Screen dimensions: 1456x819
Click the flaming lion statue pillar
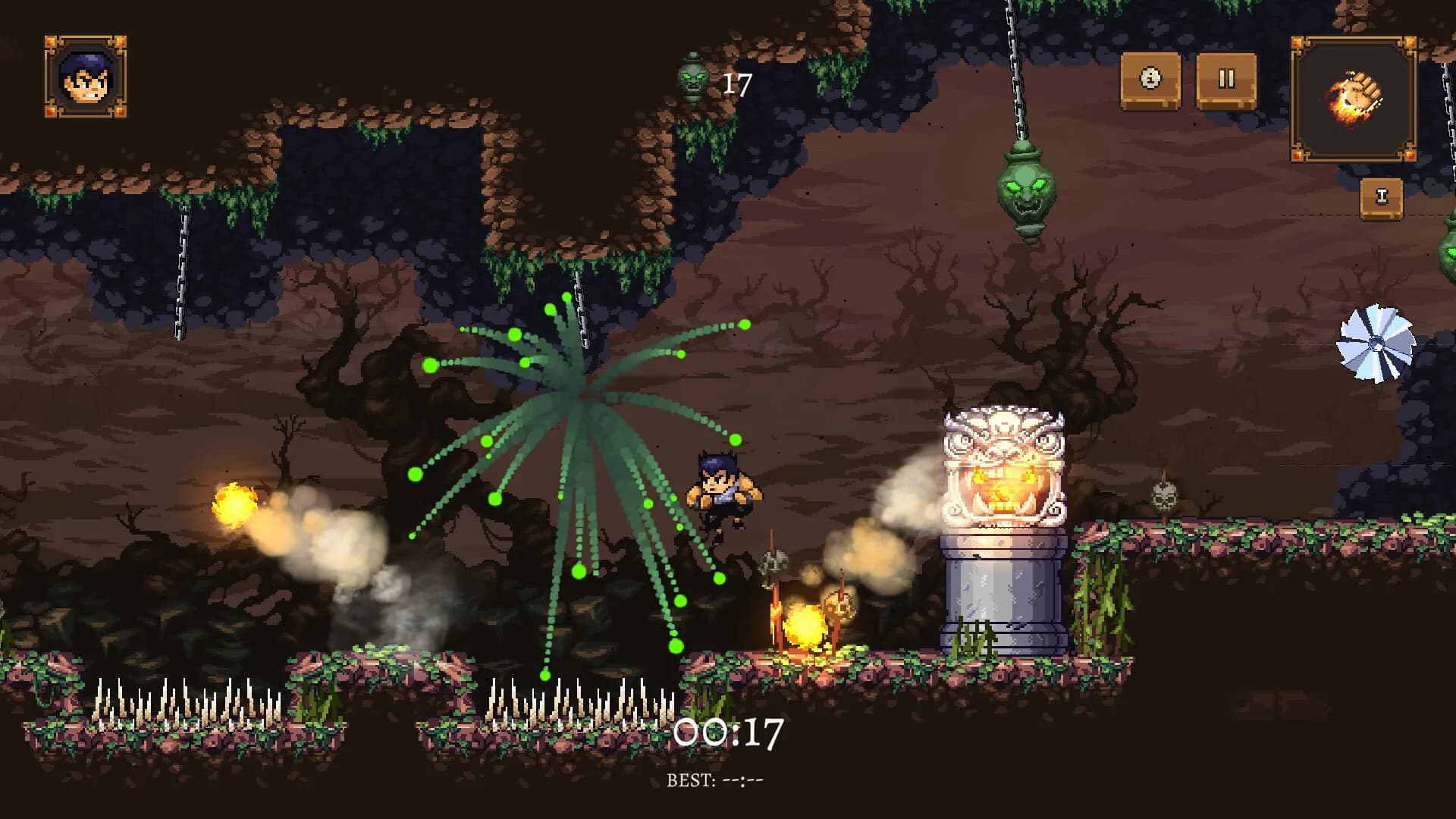[1003, 493]
